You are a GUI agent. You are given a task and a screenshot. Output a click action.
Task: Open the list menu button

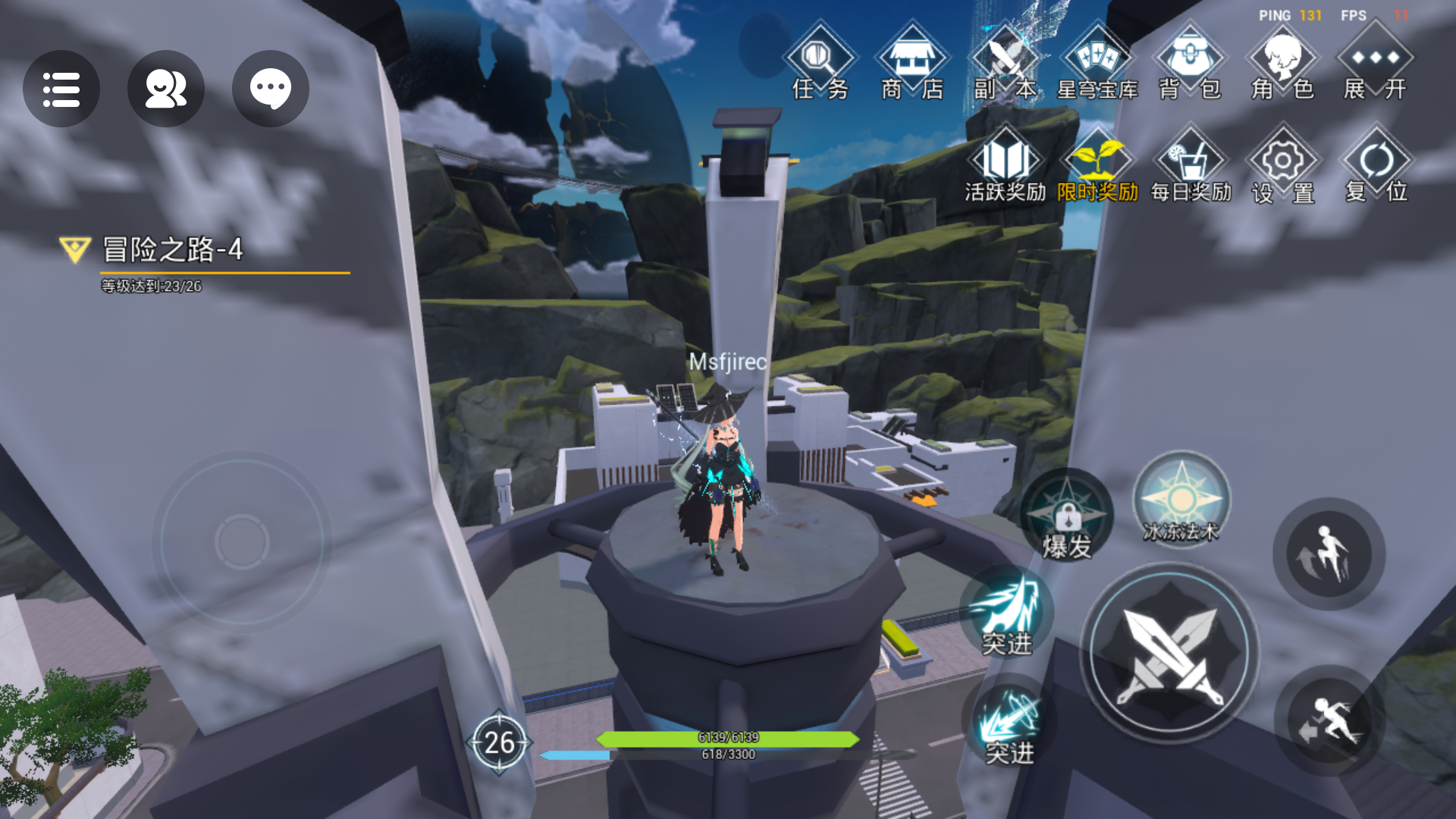[61, 89]
